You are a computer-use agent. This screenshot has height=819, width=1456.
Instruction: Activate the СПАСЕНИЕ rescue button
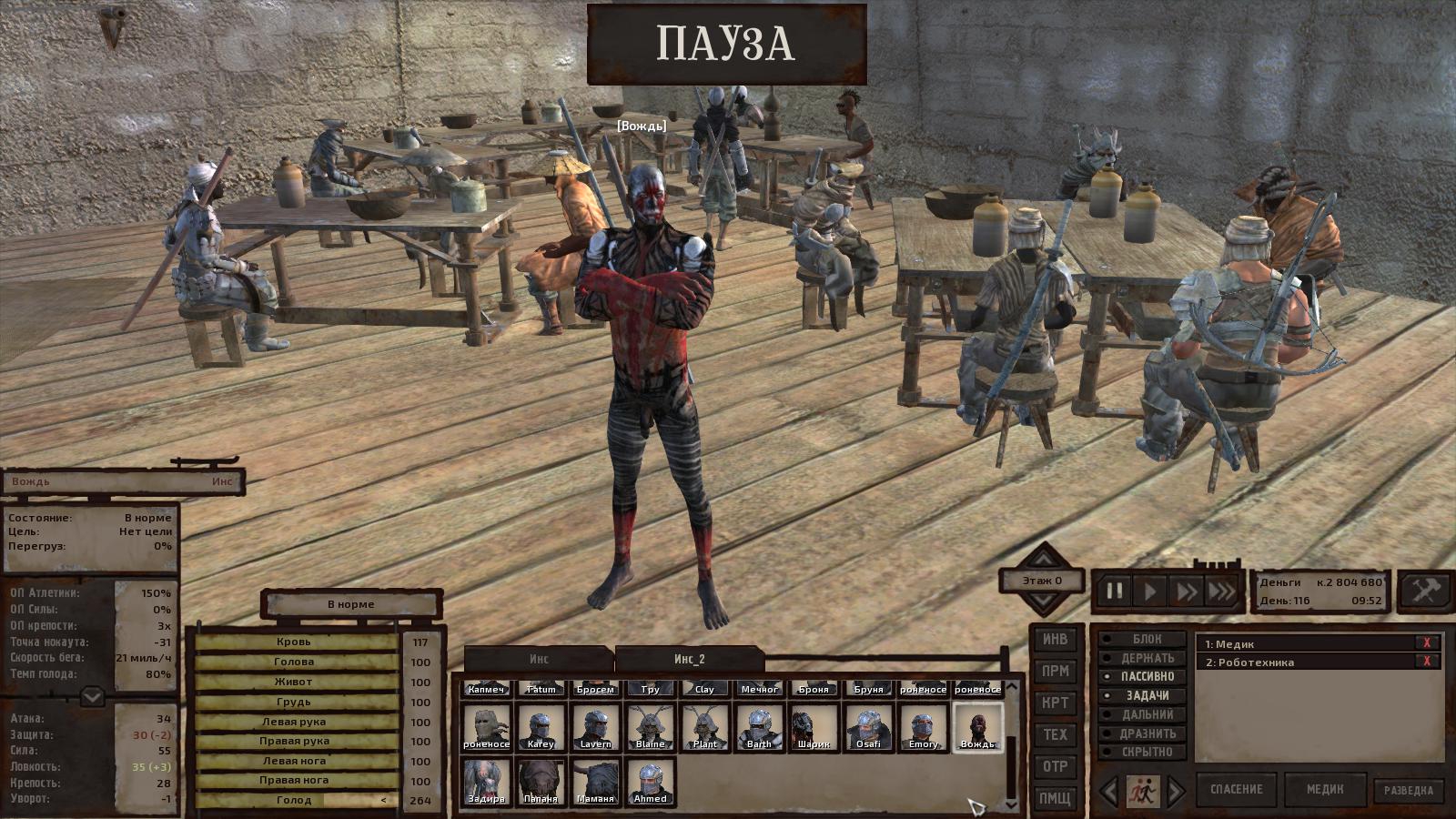[x=1236, y=789]
